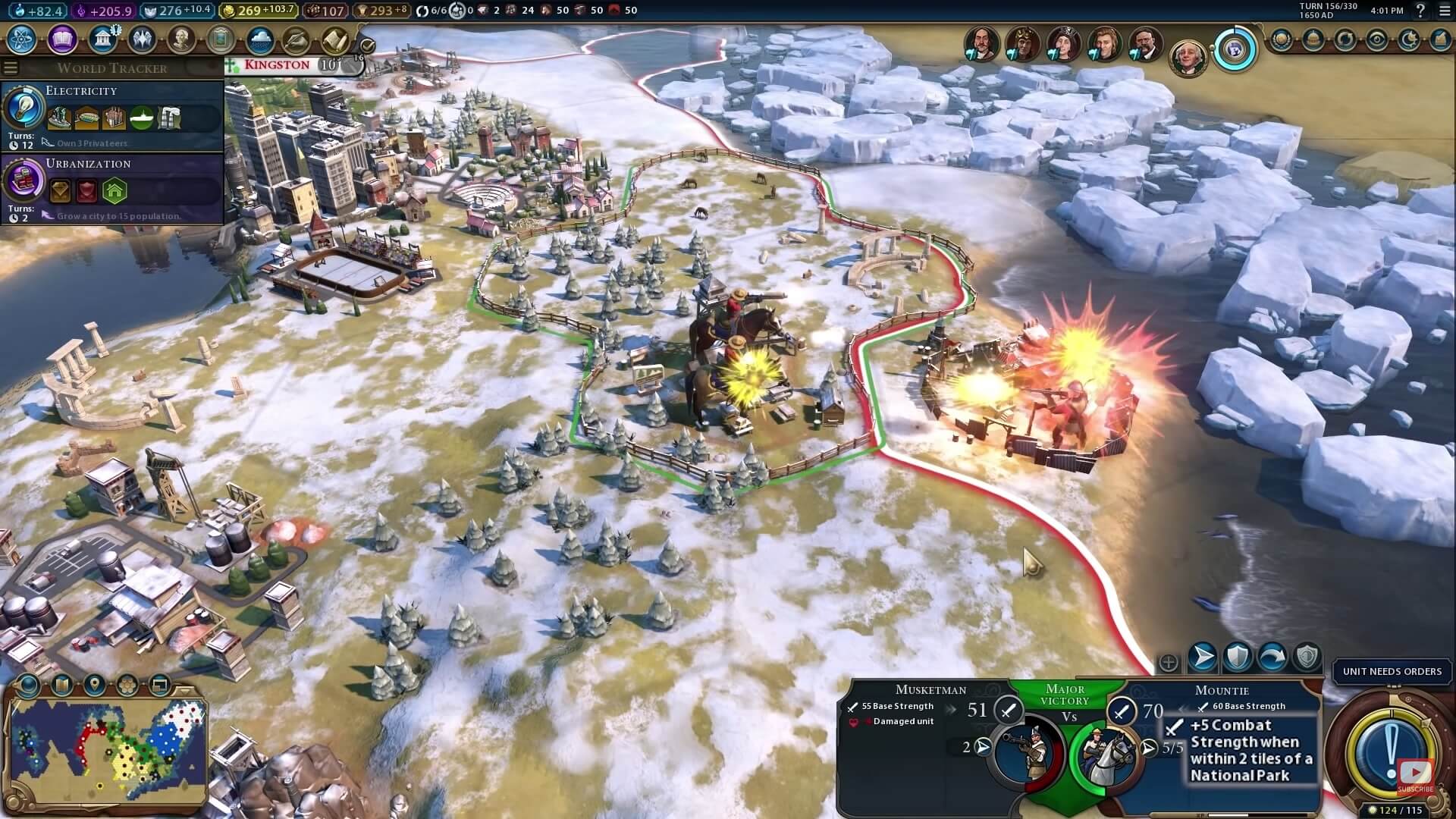Select Urbanization civic in the tracker
This screenshot has height=819, width=1456.
pyautogui.click(x=24, y=181)
